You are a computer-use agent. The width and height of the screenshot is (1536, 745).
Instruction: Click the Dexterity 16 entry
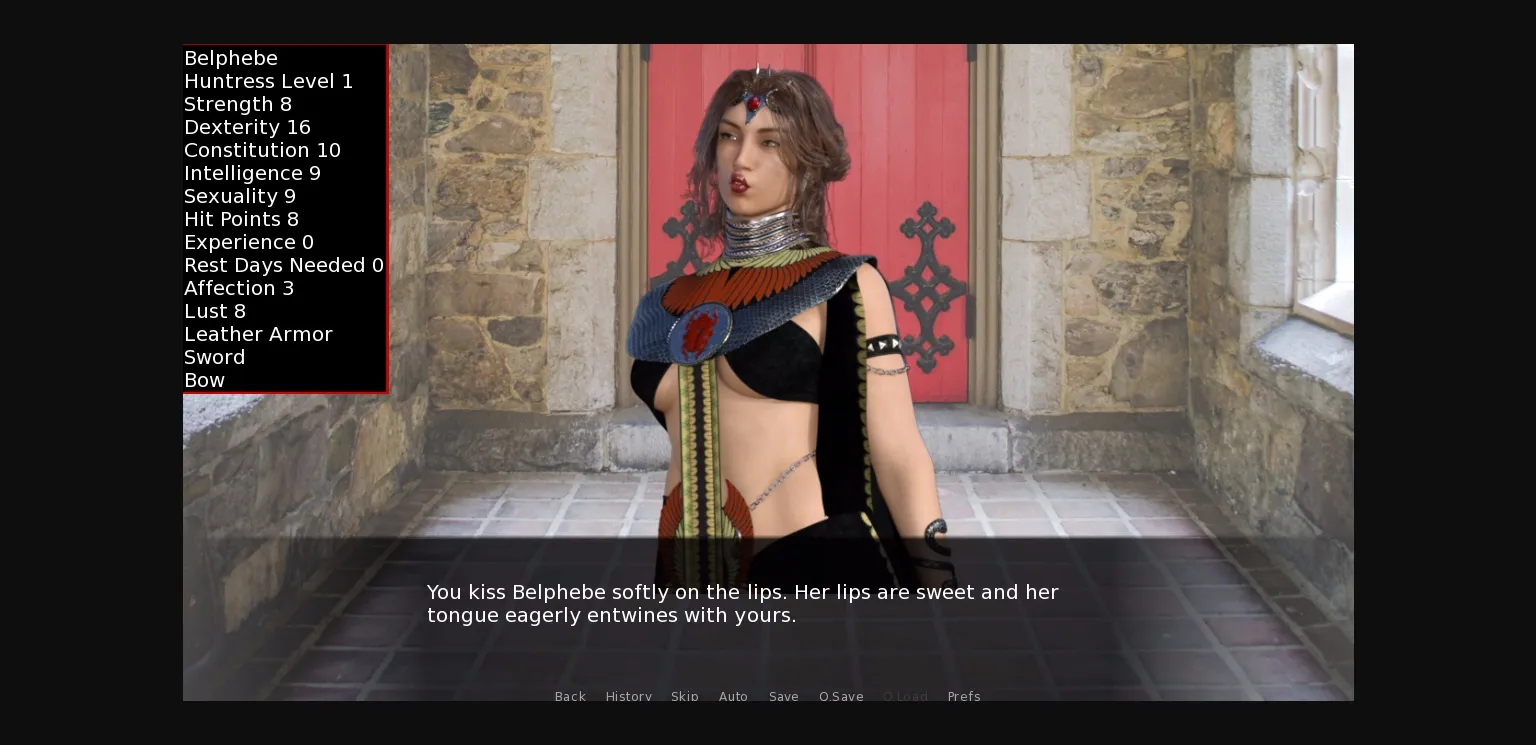coord(247,127)
